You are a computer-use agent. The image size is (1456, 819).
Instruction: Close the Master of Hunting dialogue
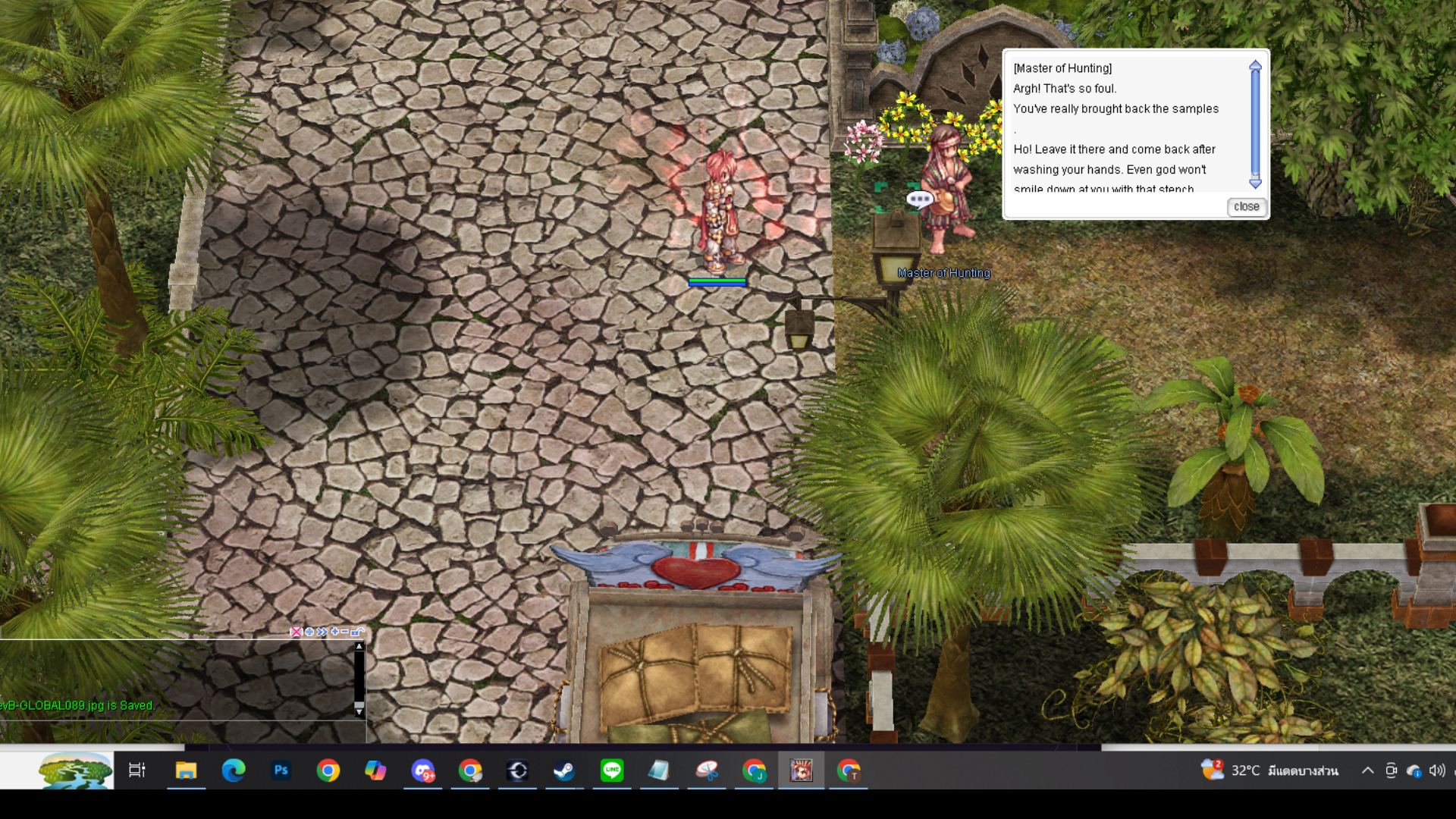pos(1246,206)
